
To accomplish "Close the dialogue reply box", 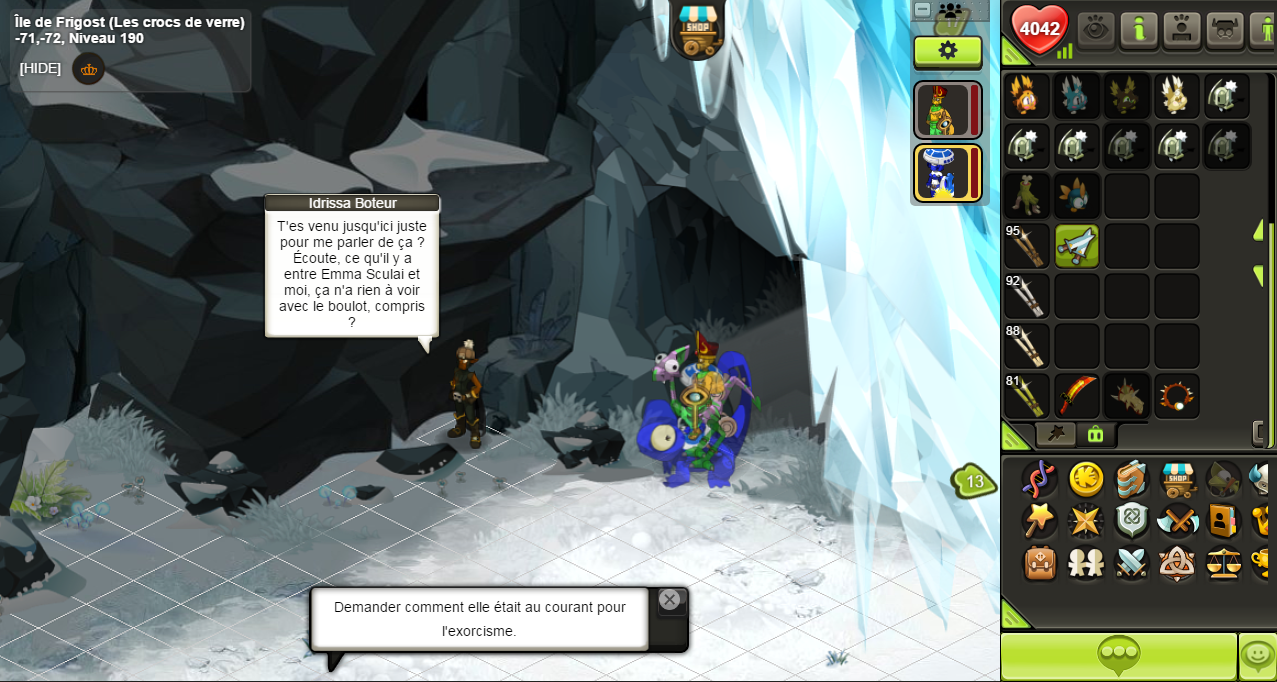I will [x=670, y=600].
